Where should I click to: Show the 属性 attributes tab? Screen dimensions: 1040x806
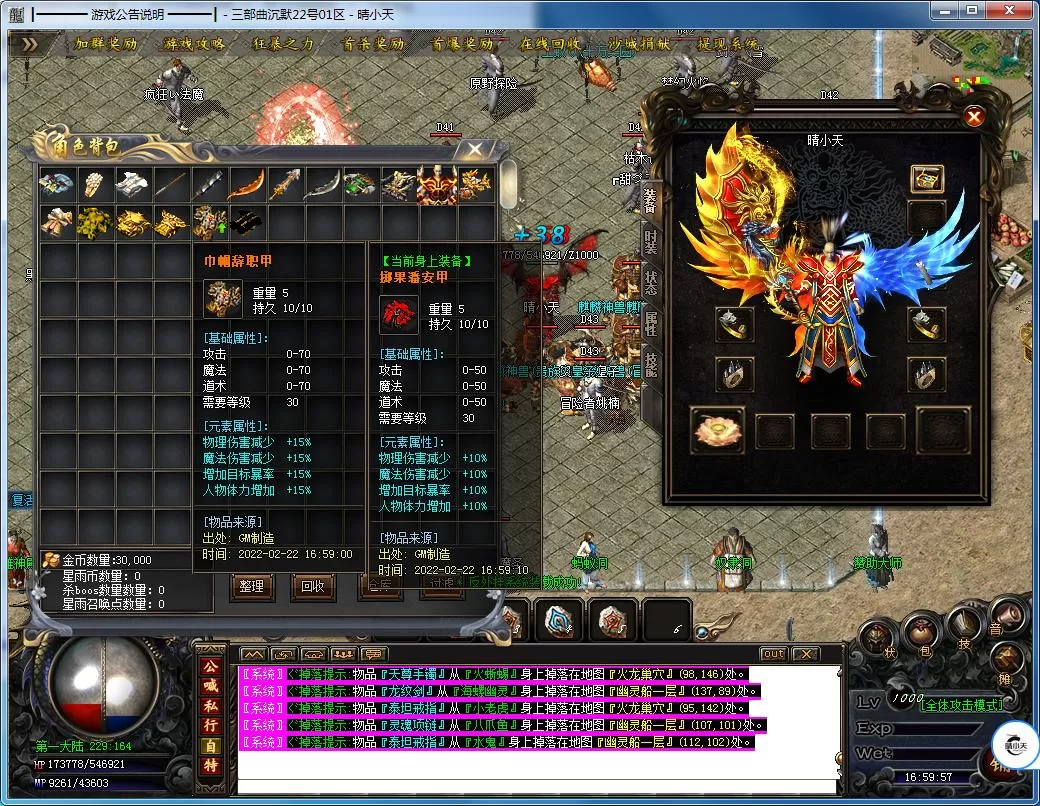coord(651,322)
